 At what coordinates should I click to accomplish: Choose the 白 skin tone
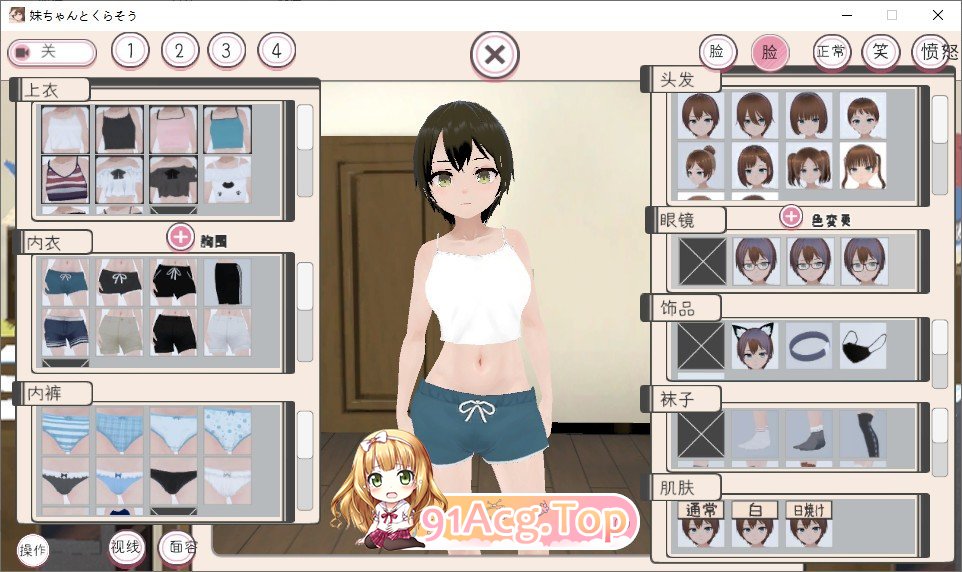[755, 510]
